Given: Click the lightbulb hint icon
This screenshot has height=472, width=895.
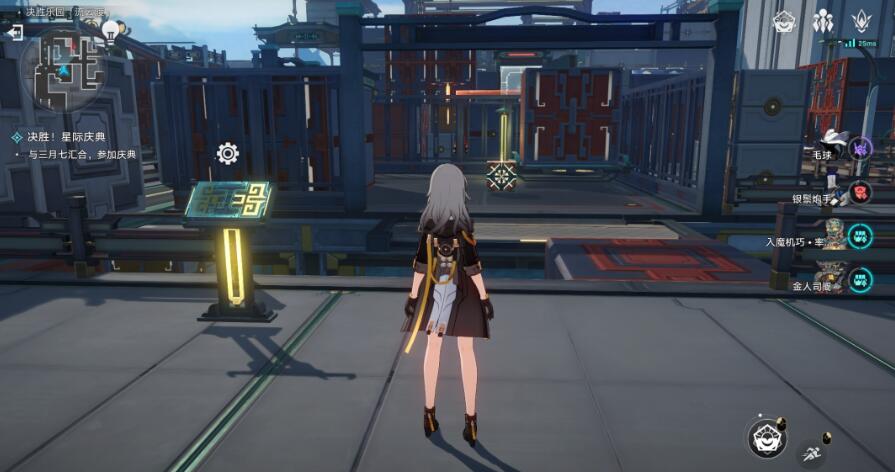Looking at the screenshot, I should coord(110,29).
